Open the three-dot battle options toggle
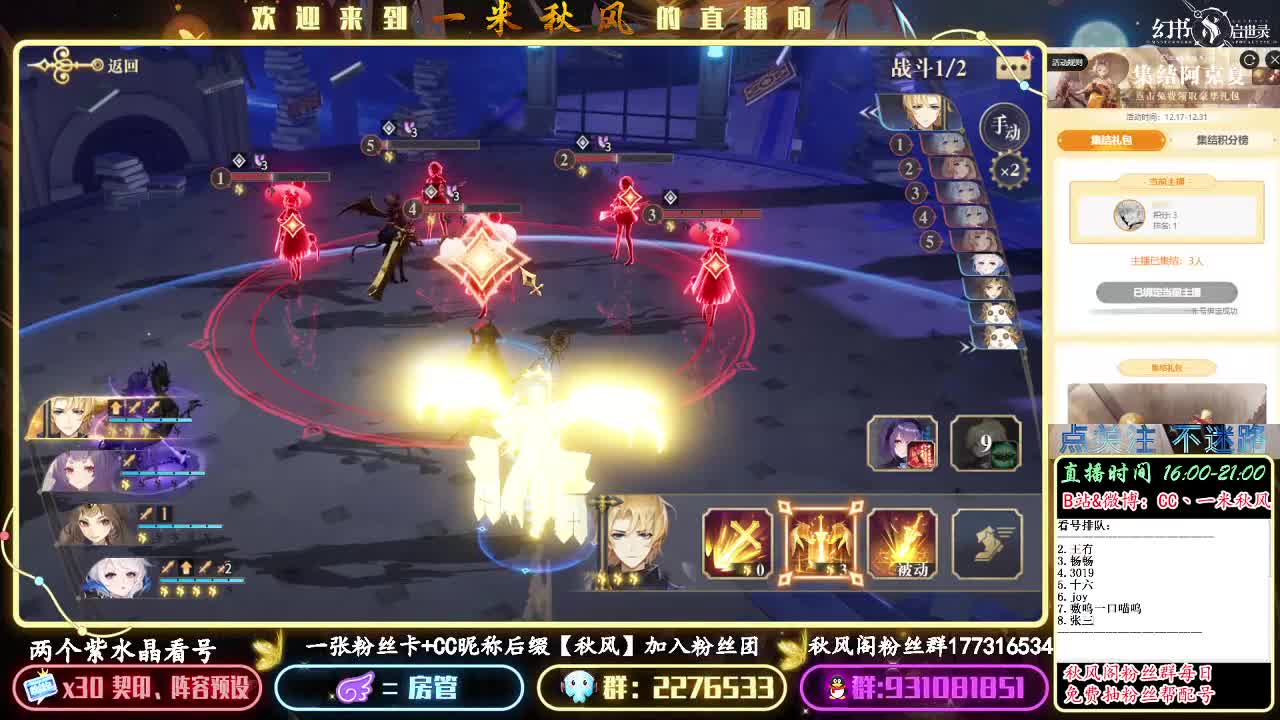Image resolution: width=1280 pixels, height=720 pixels. [x=1013, y=67]
